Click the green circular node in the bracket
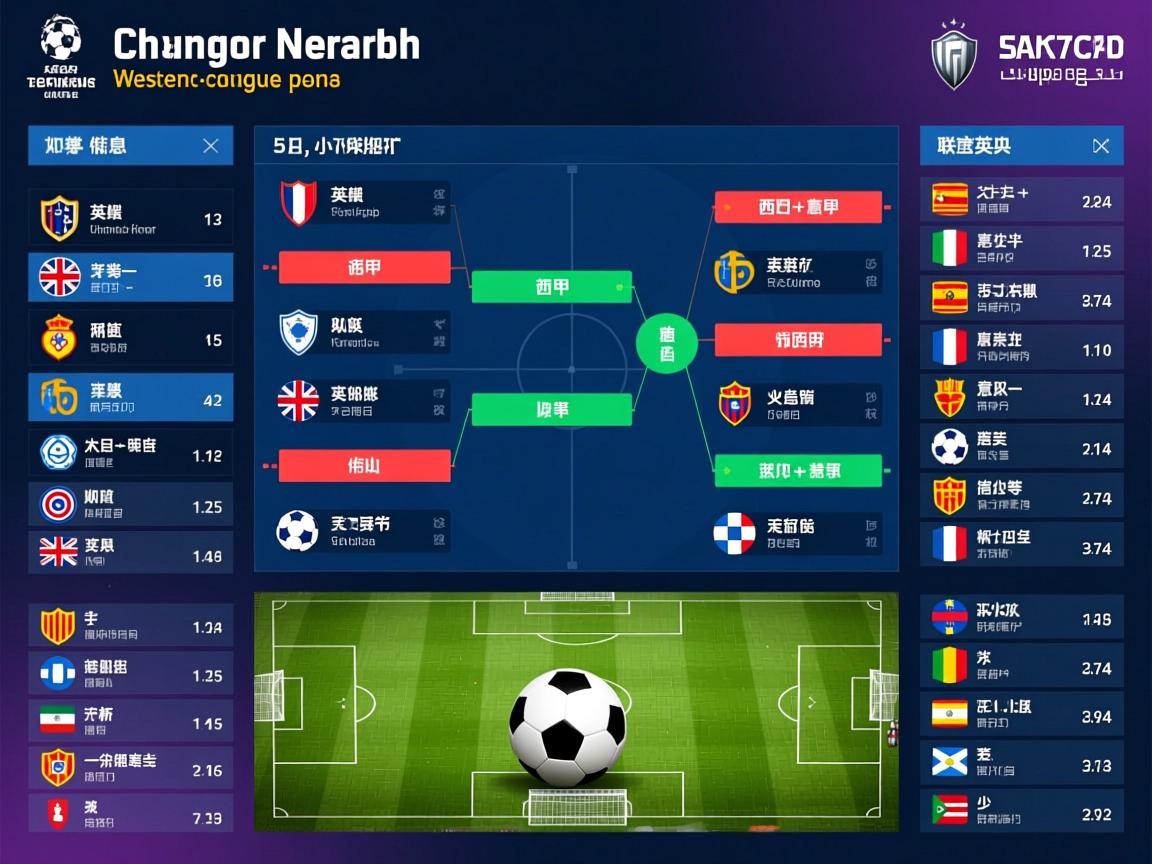Screen dimensions: 1152x864 pyautogui.click(x=666, y=344)
